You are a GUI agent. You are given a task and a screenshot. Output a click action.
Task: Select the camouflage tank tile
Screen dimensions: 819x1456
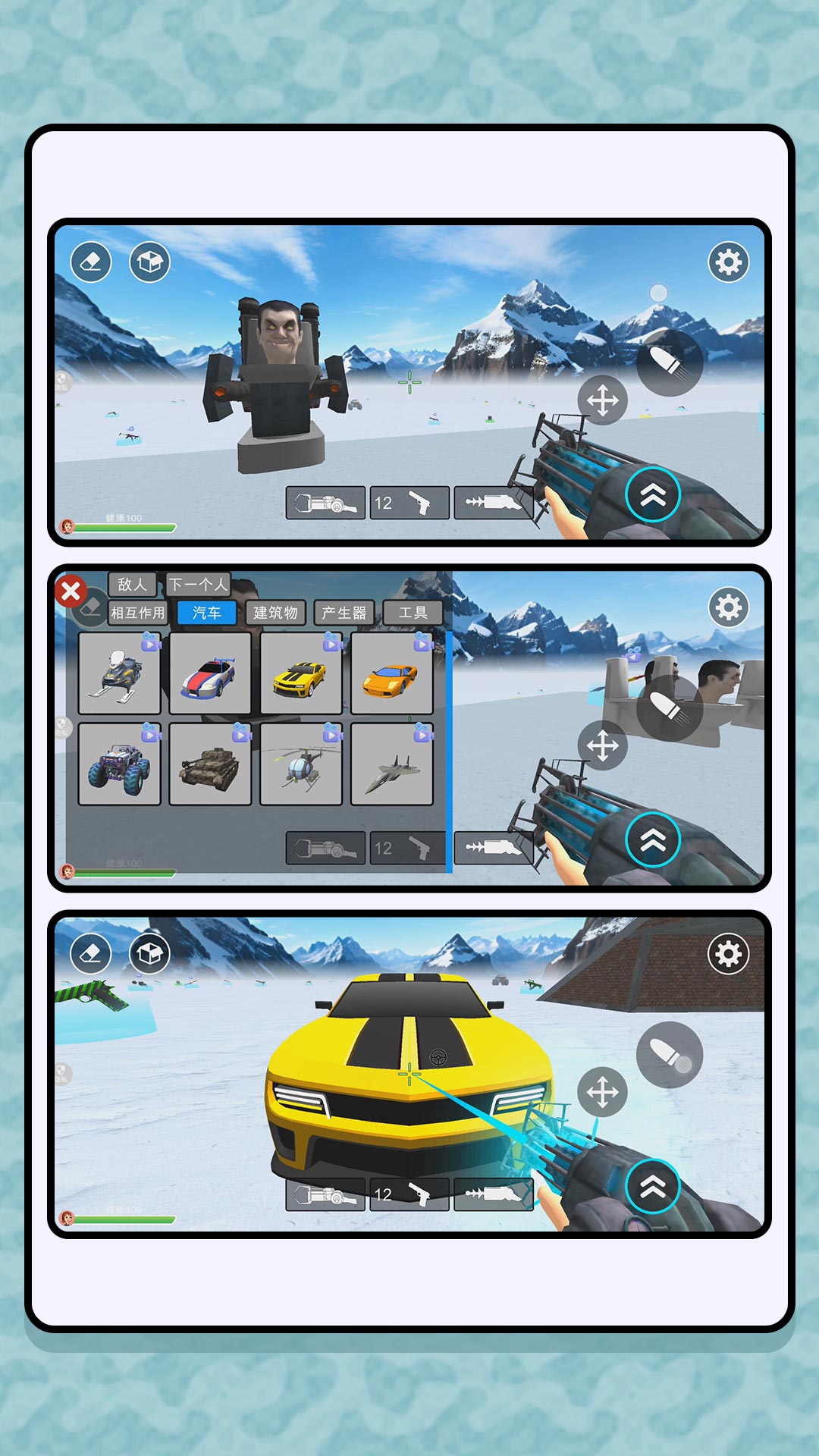tap(210, 764)
